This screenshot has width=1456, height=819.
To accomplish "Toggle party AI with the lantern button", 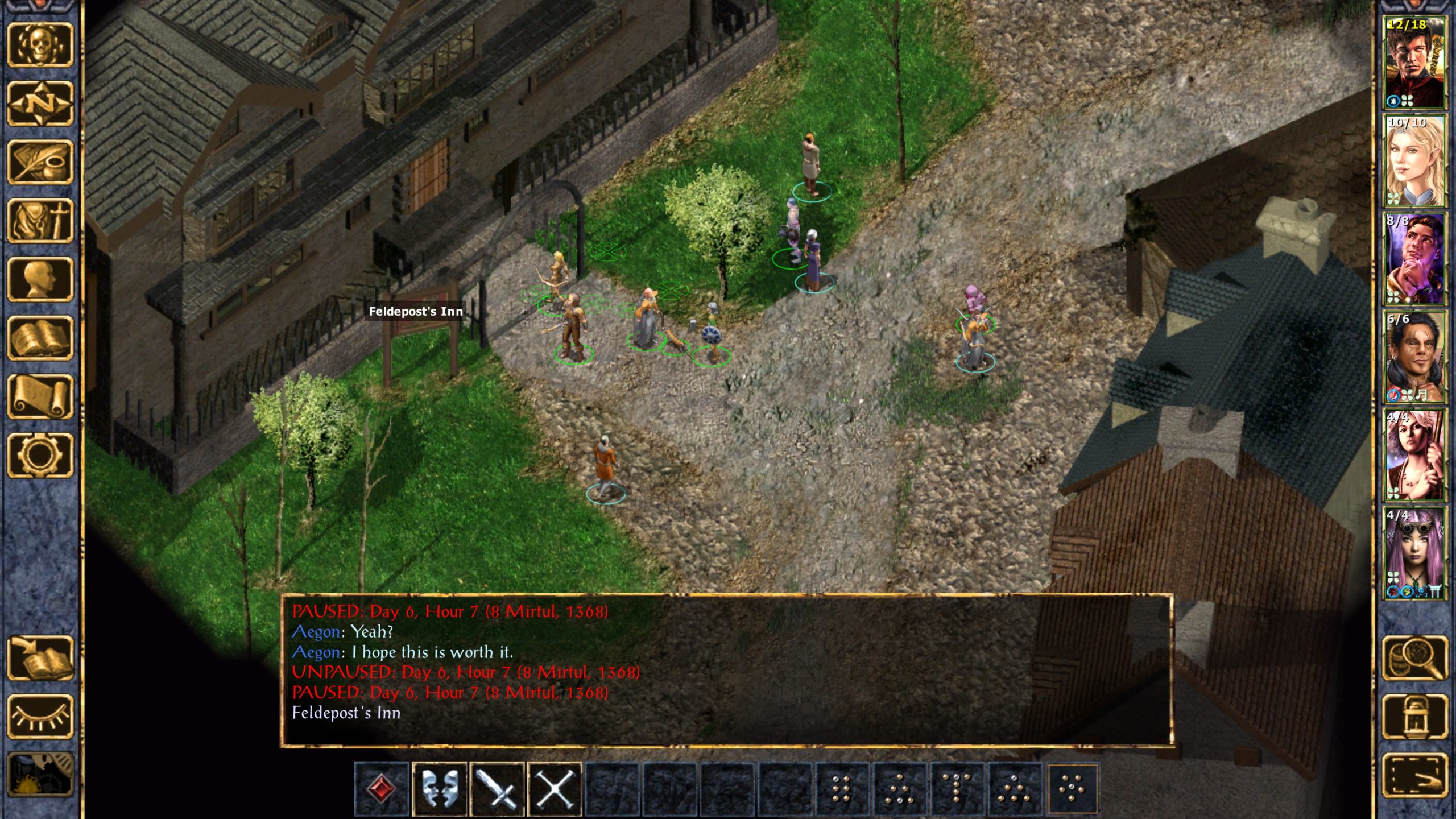I will click(1414, 717).
